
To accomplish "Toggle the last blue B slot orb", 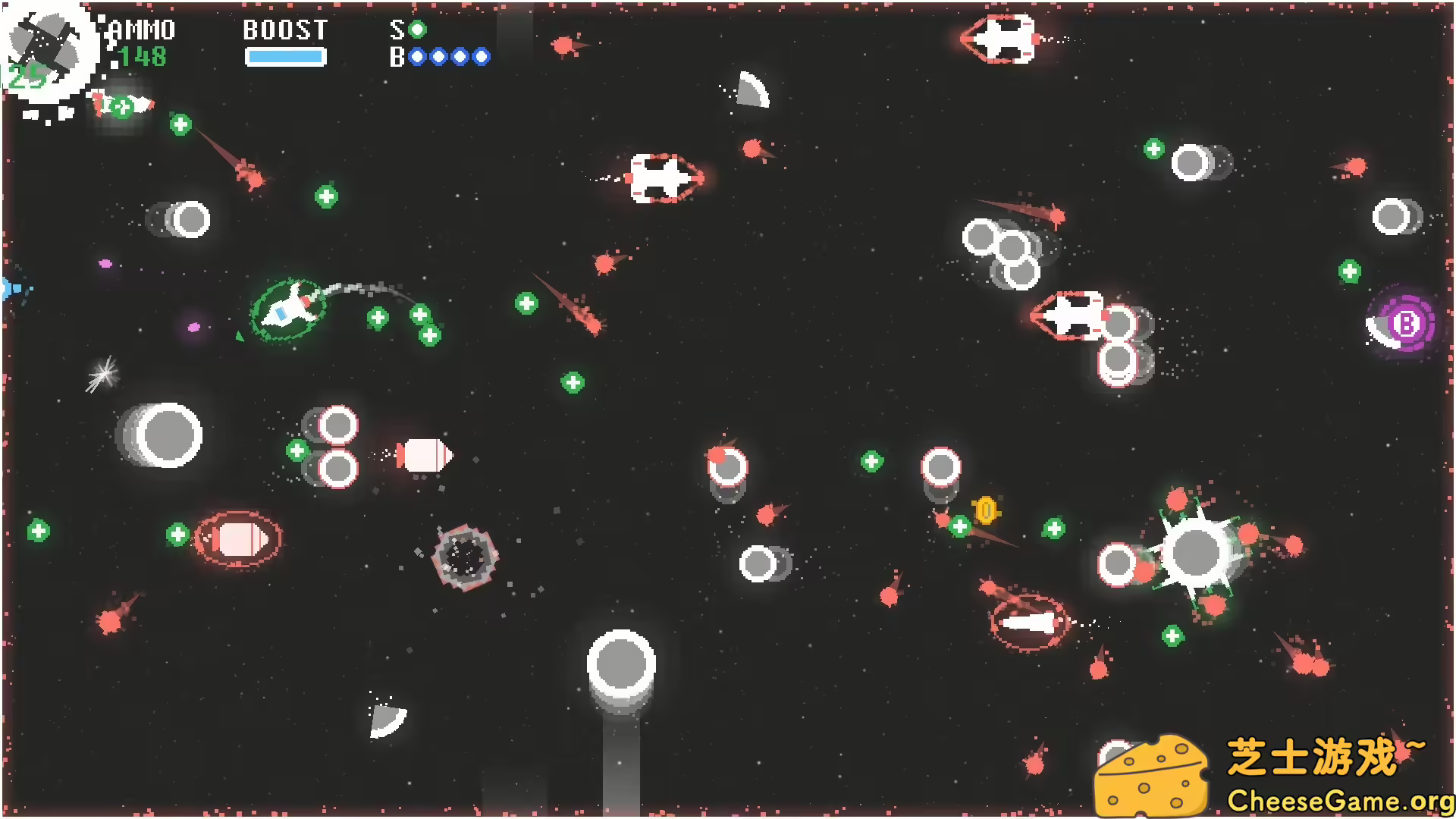I will (x=482, y=57).
